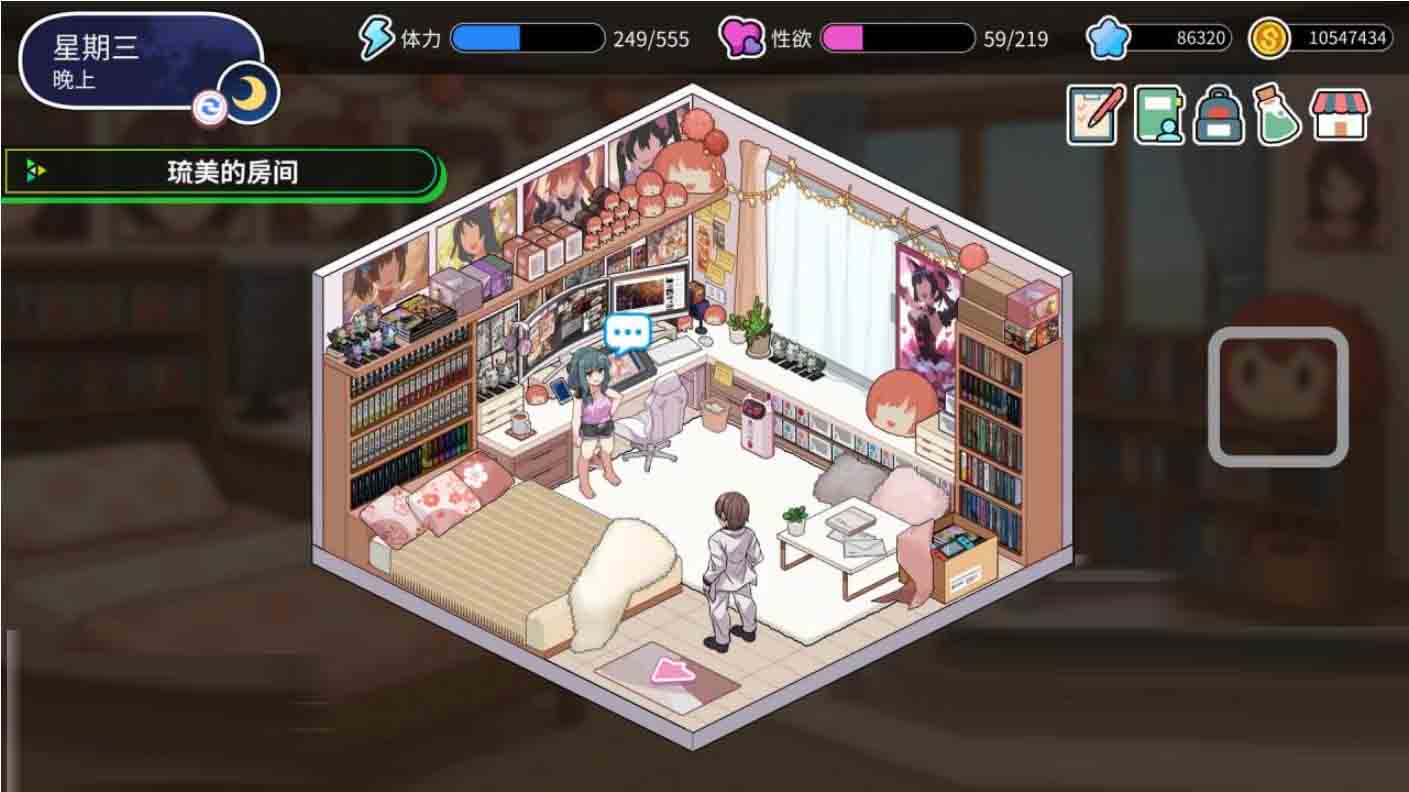Click the moon time-advance button
This screenshot has height=792, width=1409.
tap(250, 95)
